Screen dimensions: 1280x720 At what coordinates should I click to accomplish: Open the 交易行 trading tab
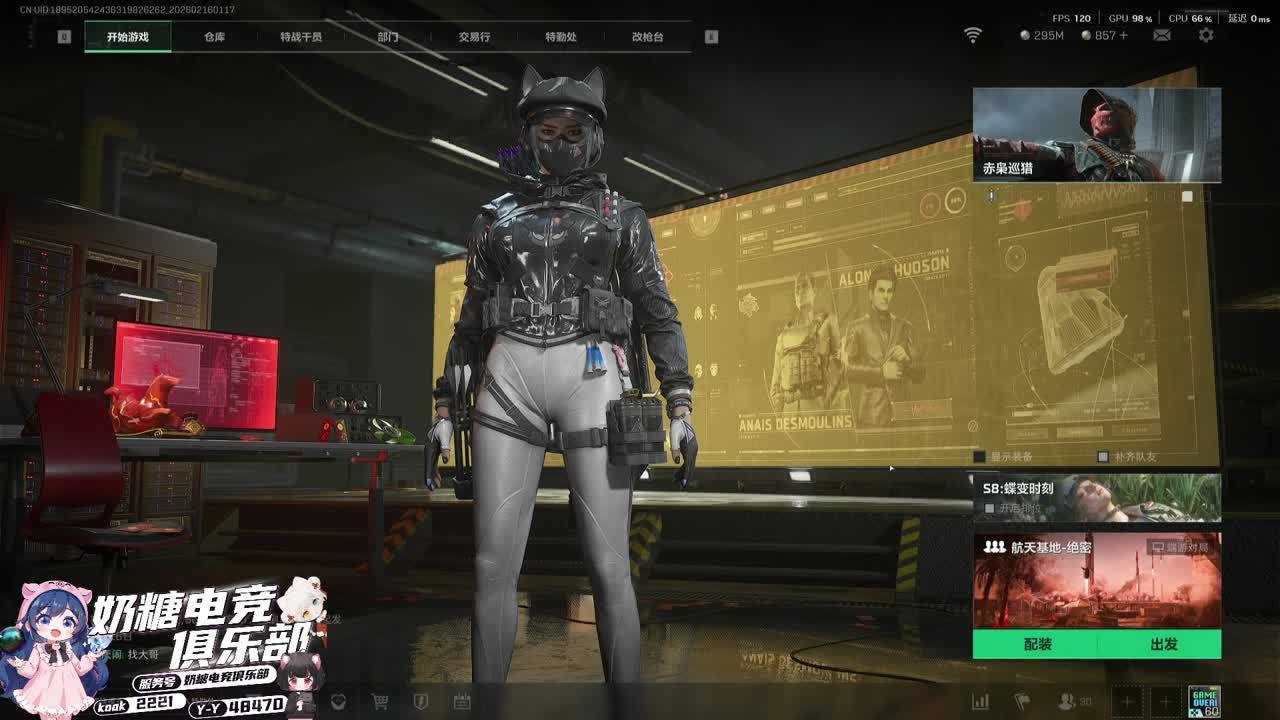pos(474,37)
